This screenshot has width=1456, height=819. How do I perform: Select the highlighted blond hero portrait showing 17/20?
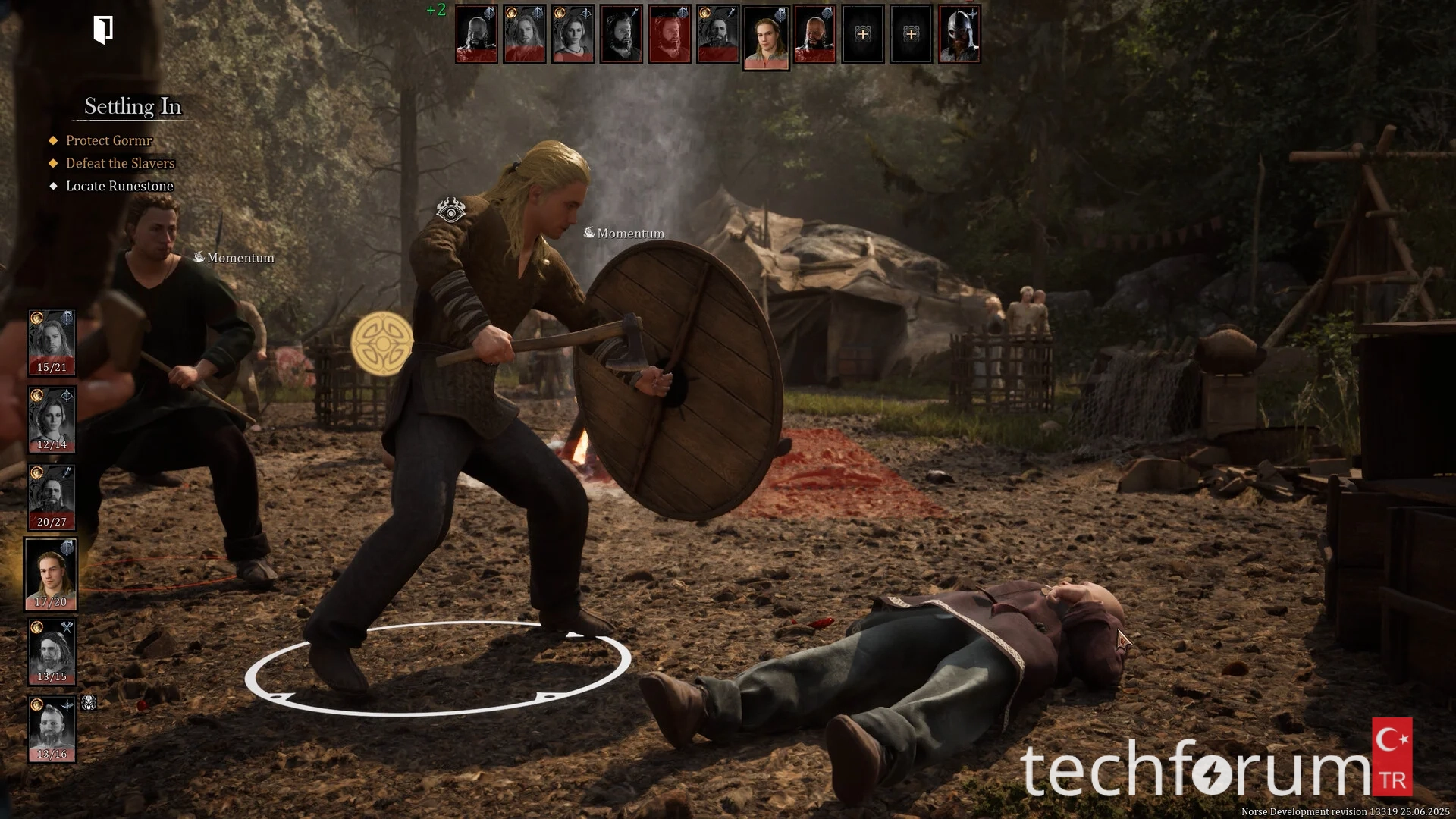[51, 575]
